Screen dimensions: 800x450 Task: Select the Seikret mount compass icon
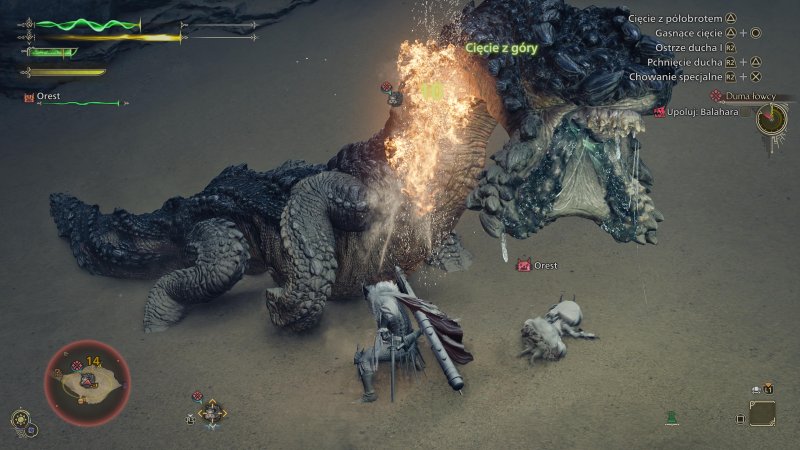(x=212, y=411)
